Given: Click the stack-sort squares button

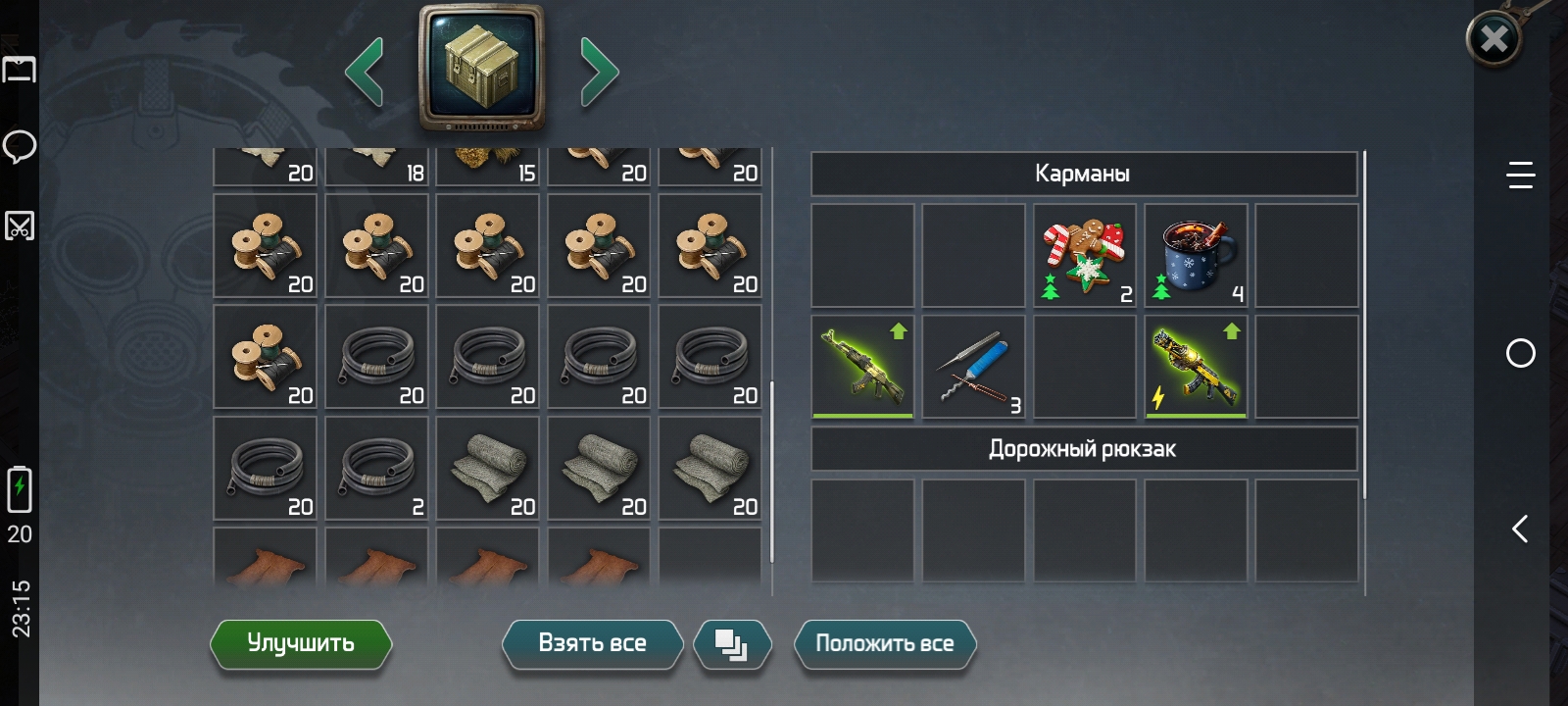Looking at the screenshot, I should 732,645.
